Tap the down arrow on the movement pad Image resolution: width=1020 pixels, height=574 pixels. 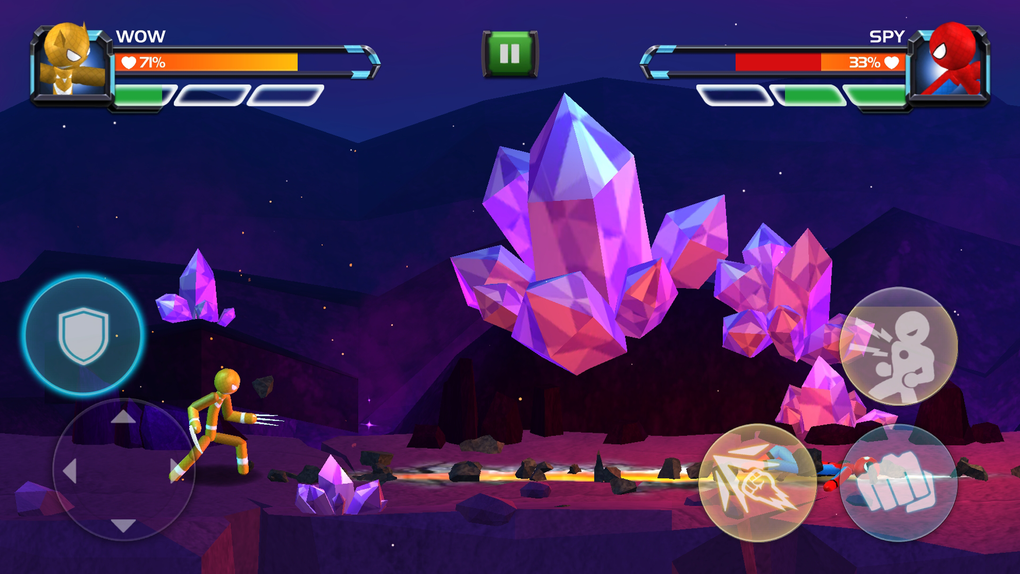tap(123, 525)
